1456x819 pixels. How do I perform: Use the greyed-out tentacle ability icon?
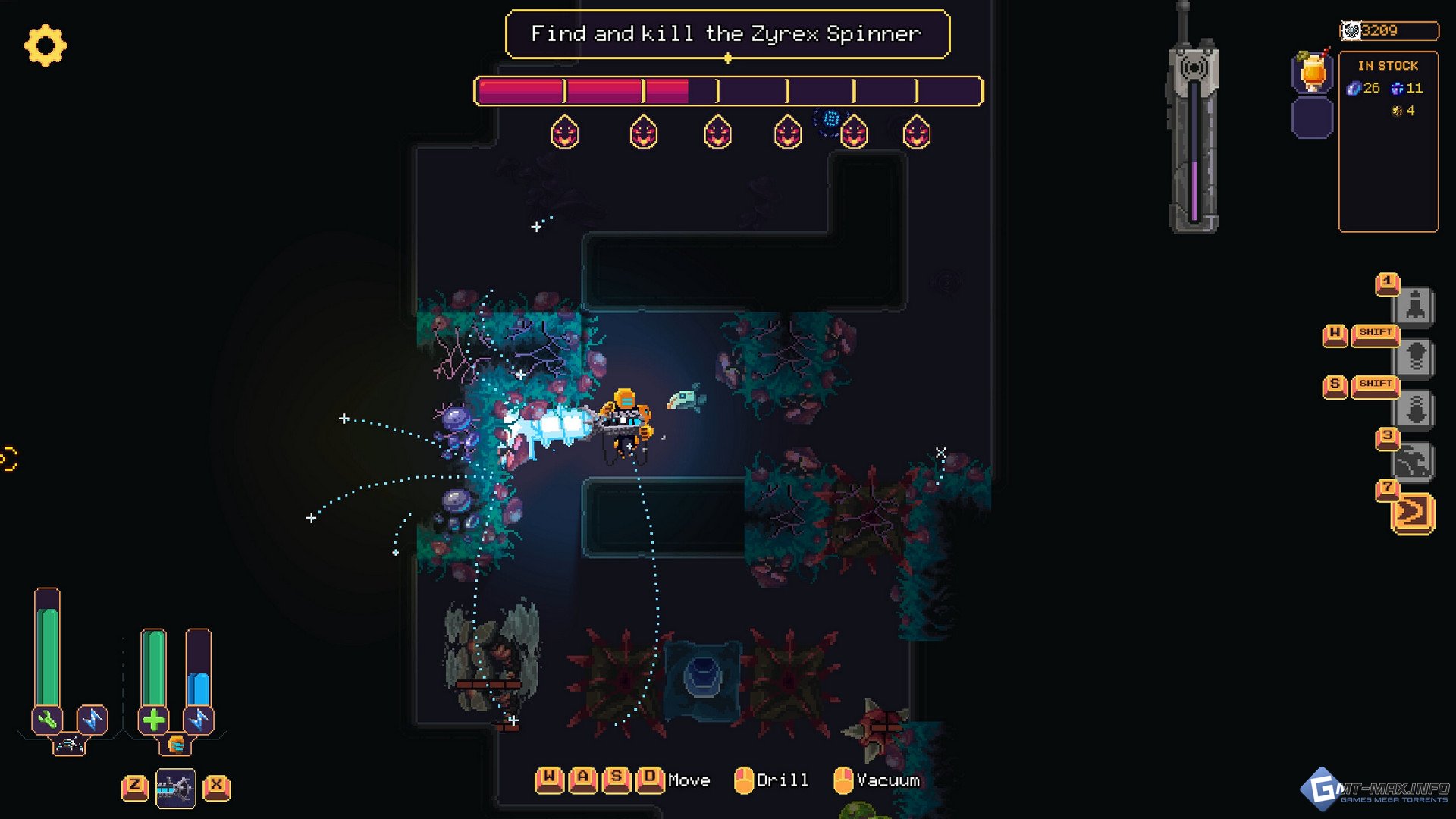pos(1415,462)
